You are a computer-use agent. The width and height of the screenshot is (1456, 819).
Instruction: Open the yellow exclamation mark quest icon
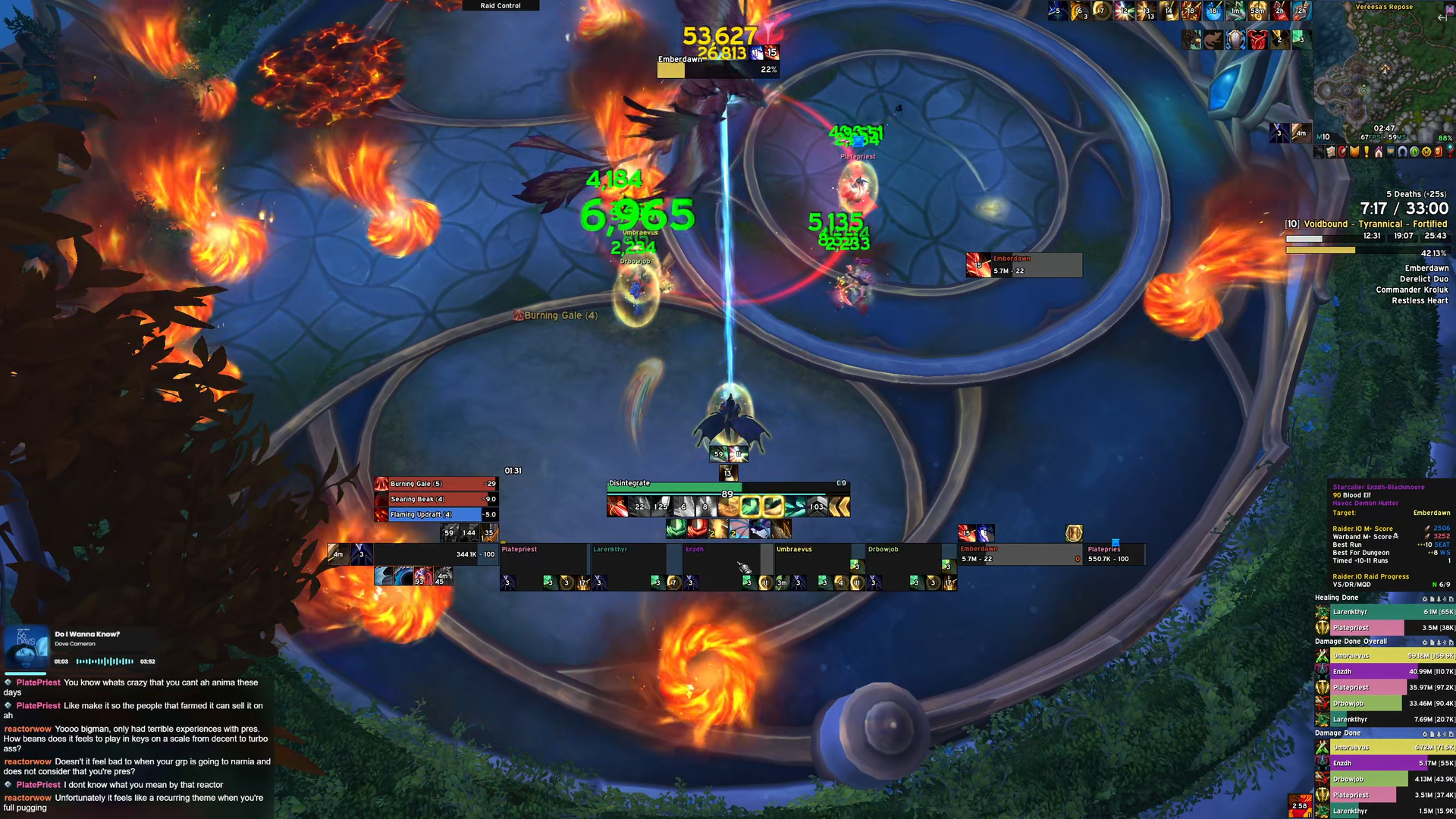(x=1367, y=152)
